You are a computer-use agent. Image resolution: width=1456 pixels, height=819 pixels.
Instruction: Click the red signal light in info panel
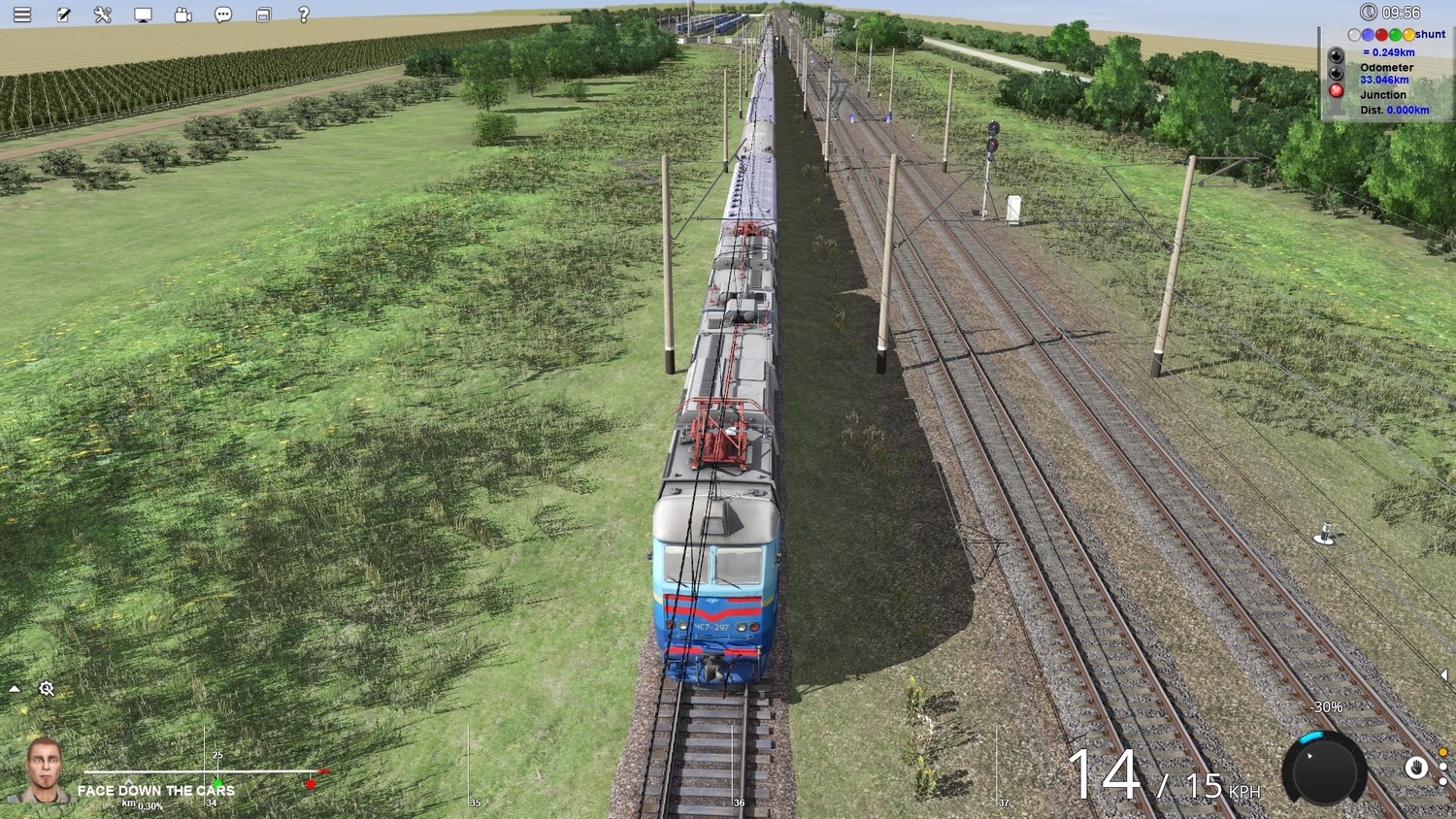pos(1337,90)
